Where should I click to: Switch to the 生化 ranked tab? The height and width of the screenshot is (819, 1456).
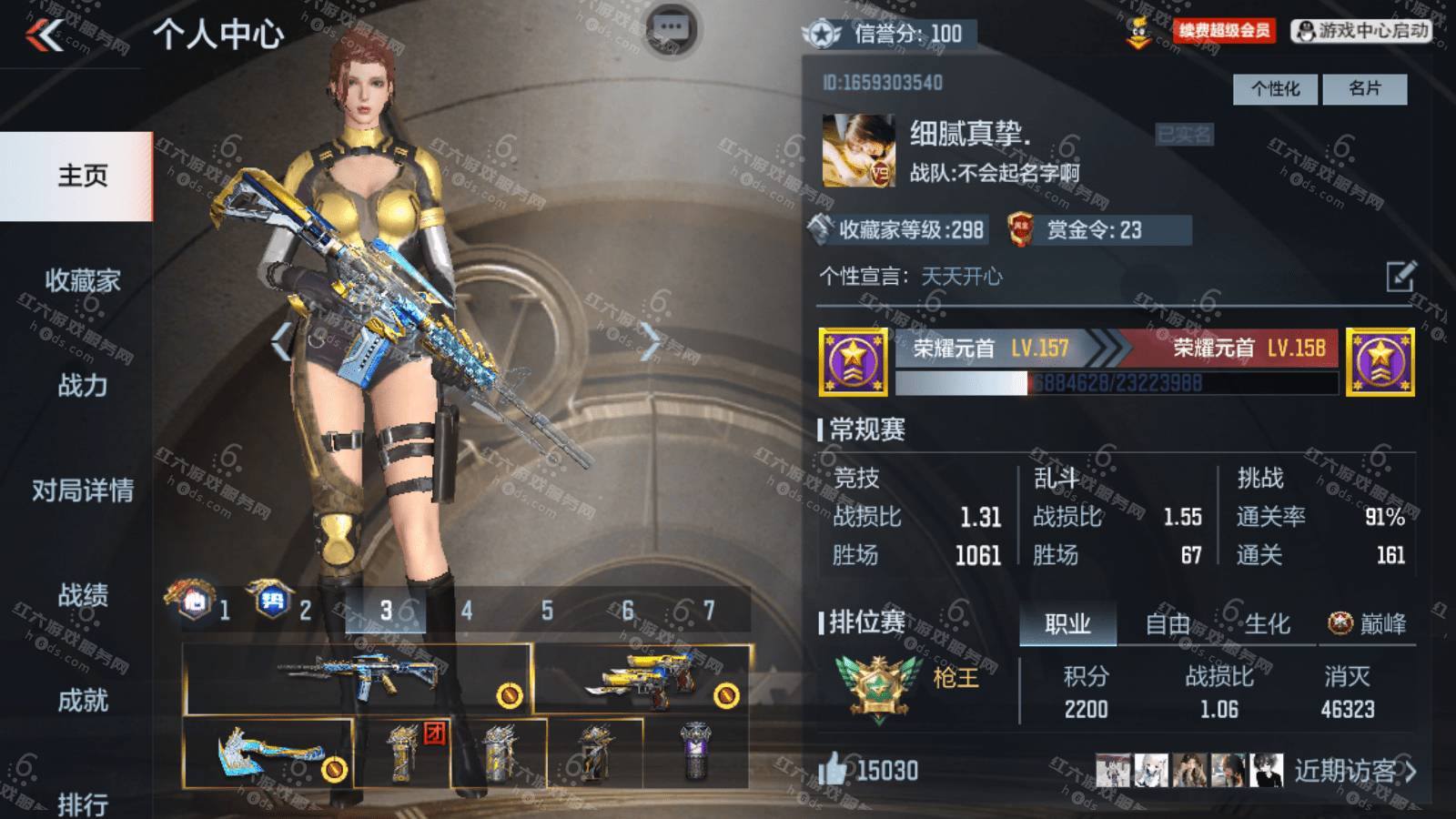(1267, 624)
